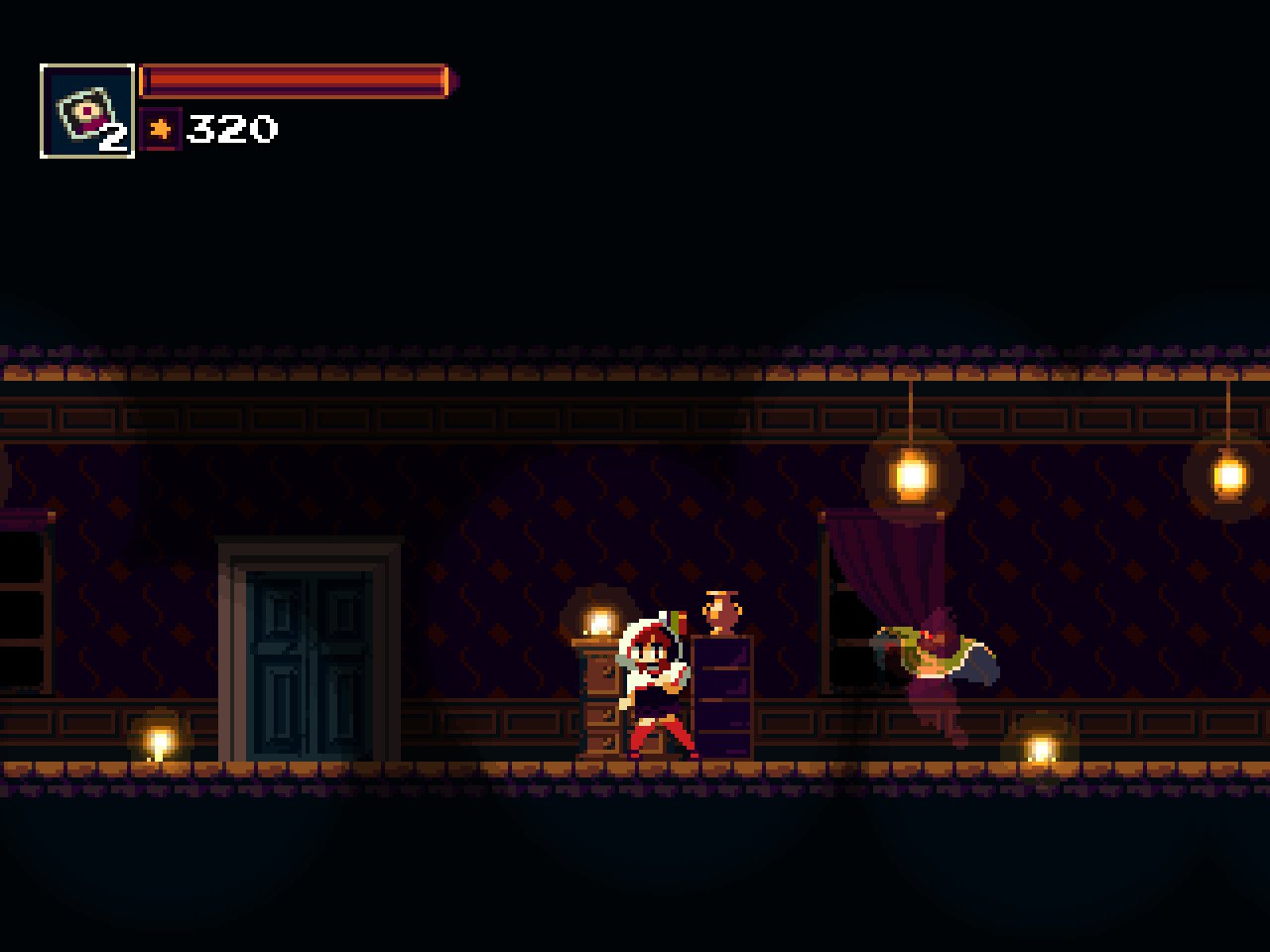Open the tall dresser drawers
This screenshot has height=952, width=1270.
724,694
